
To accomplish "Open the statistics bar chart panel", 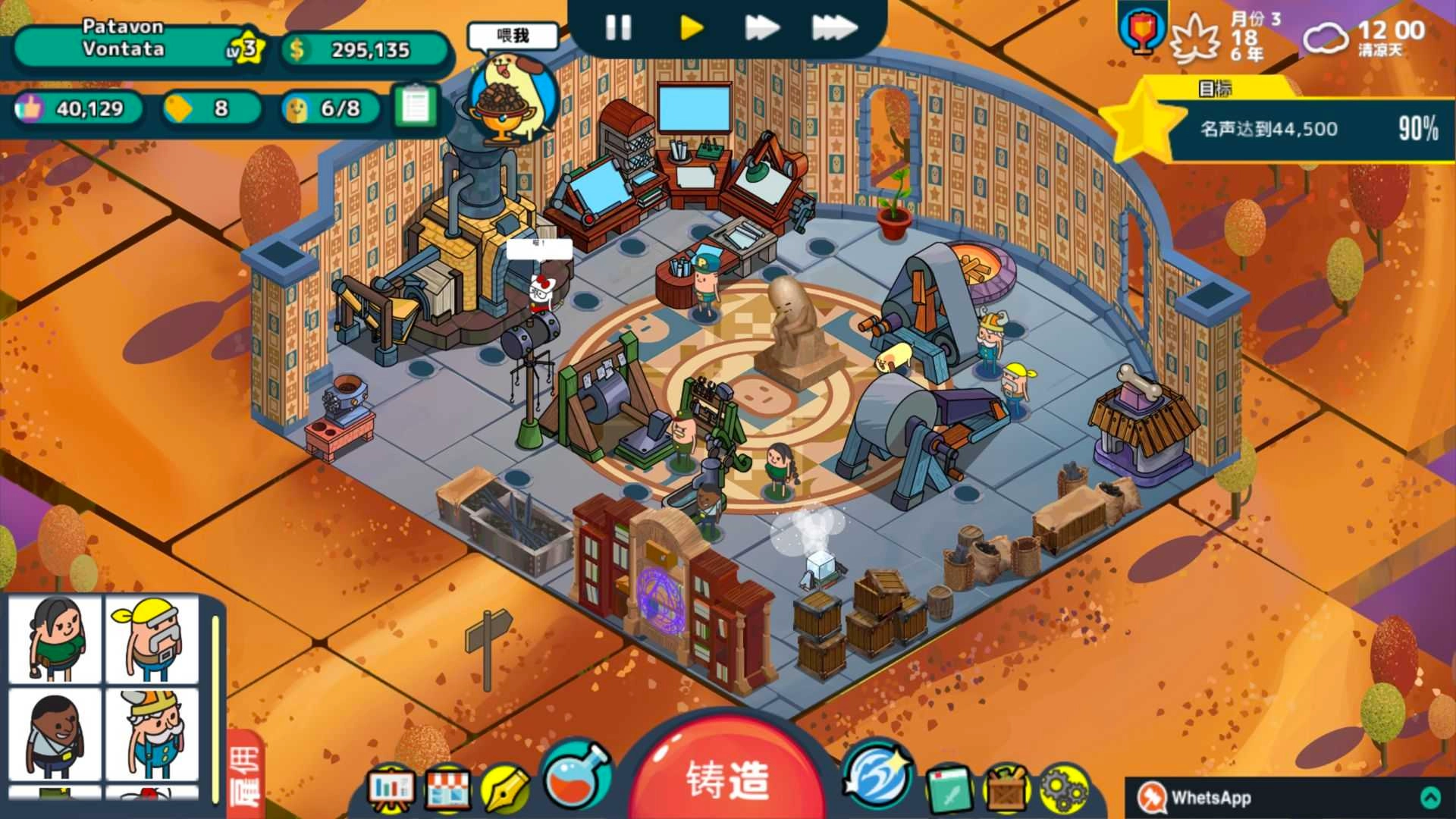I will [391, 786].
